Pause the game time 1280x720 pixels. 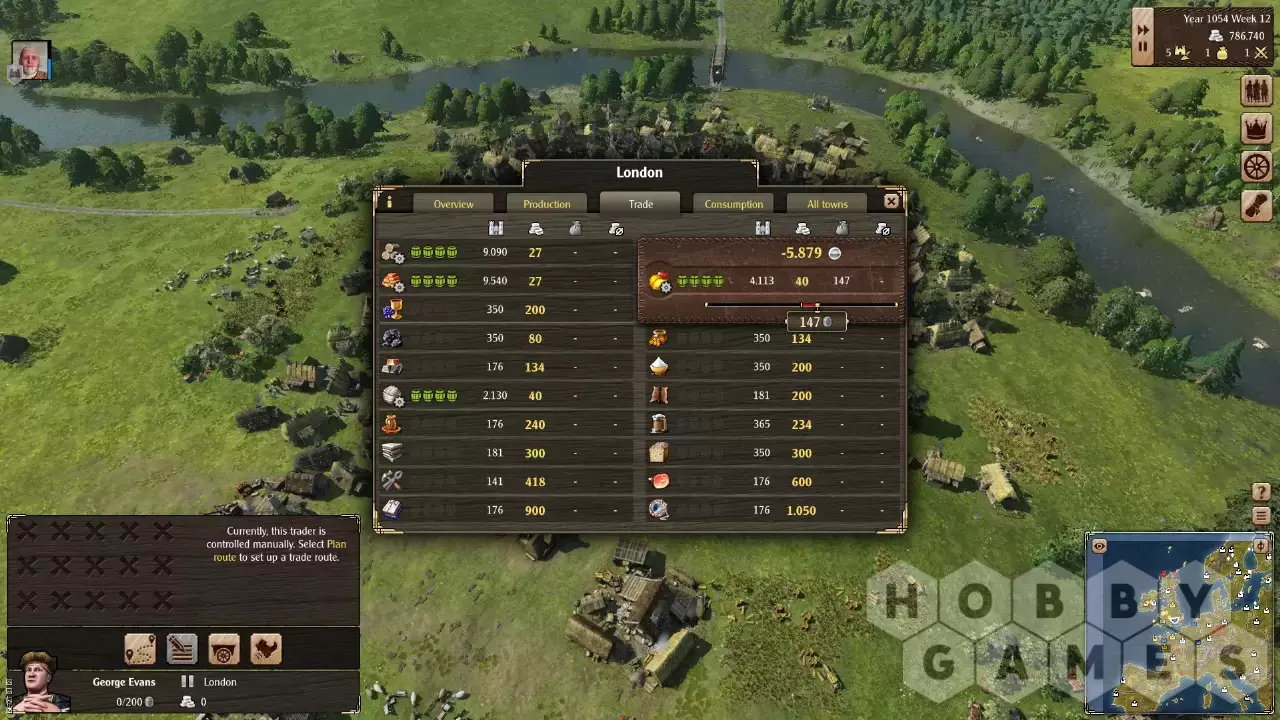tap(1142, 47)
